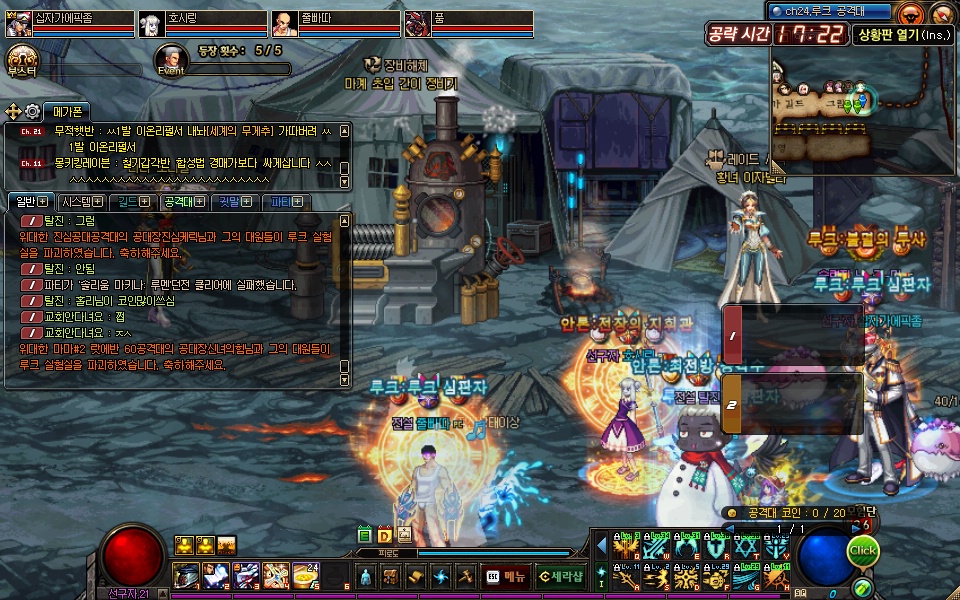The width and height of the screenshot is (960, 600).
Task: Switch to the 귓말 whisper tab
Action: point(235,202)
